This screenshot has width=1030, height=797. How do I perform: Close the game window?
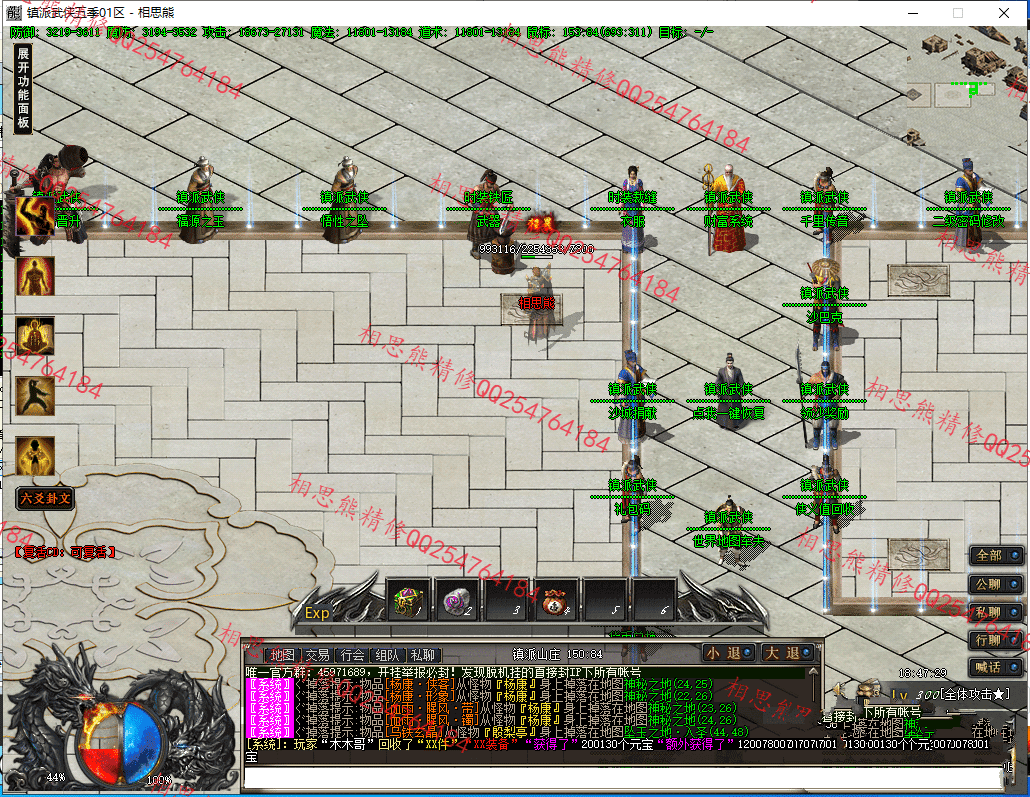coord(1004,13)
